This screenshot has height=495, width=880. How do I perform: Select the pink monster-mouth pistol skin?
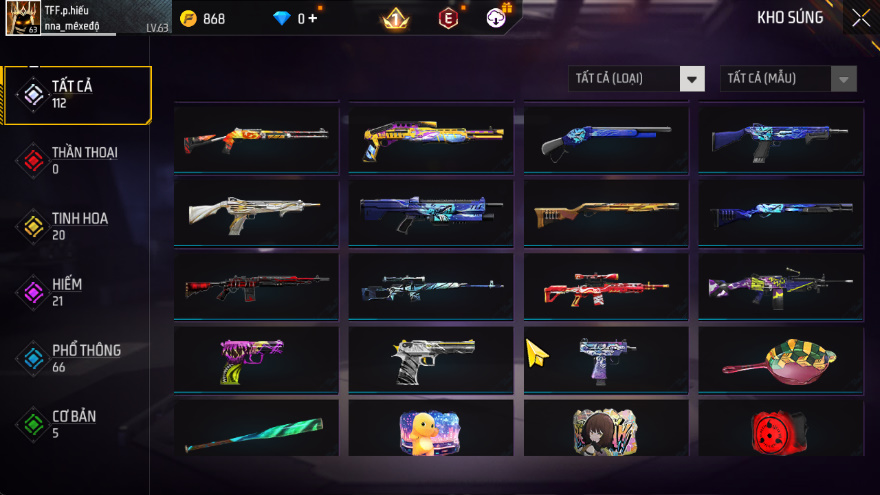(x=256, y=360)
